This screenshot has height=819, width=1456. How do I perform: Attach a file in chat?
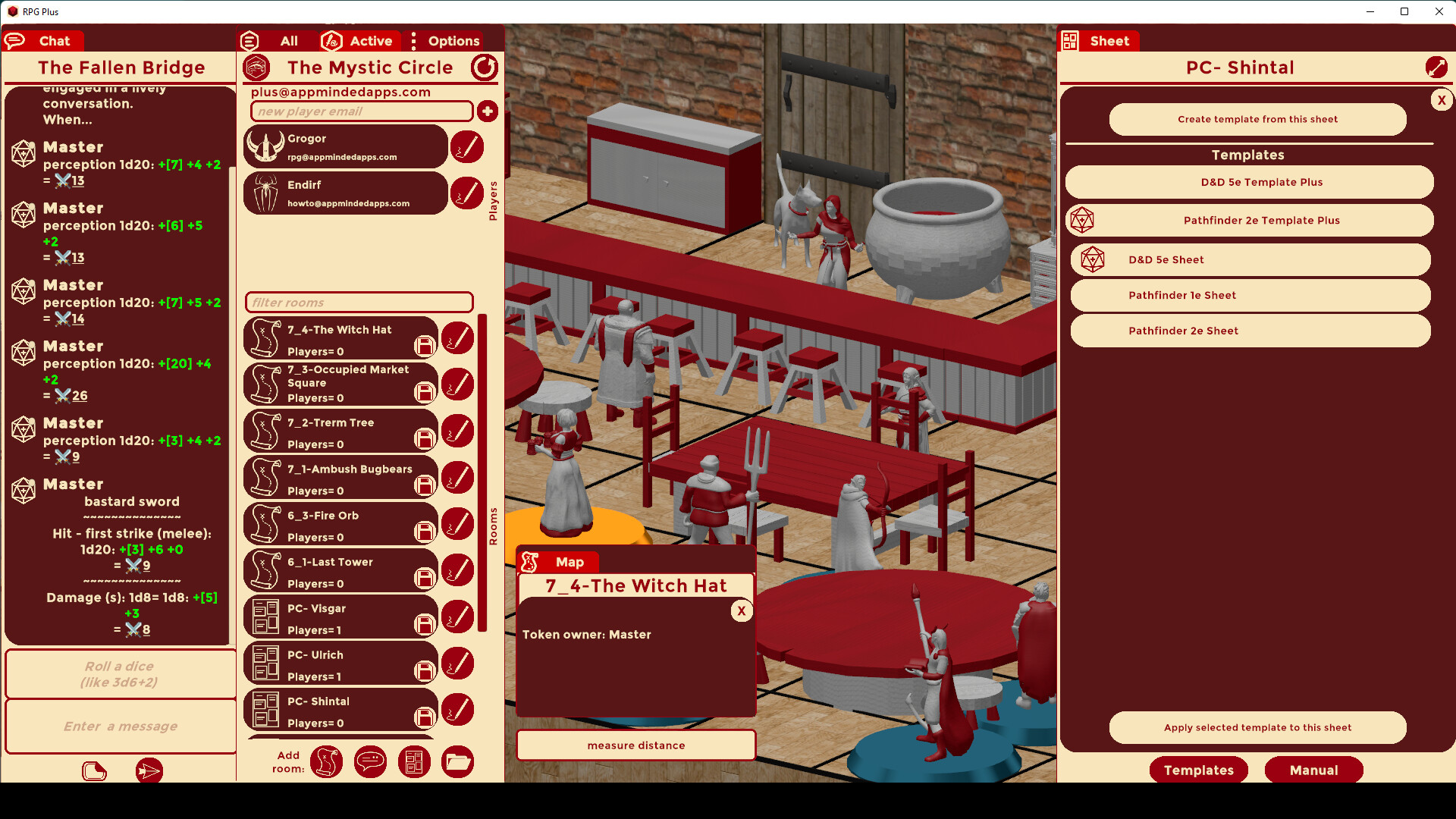[x=94, y=770]
